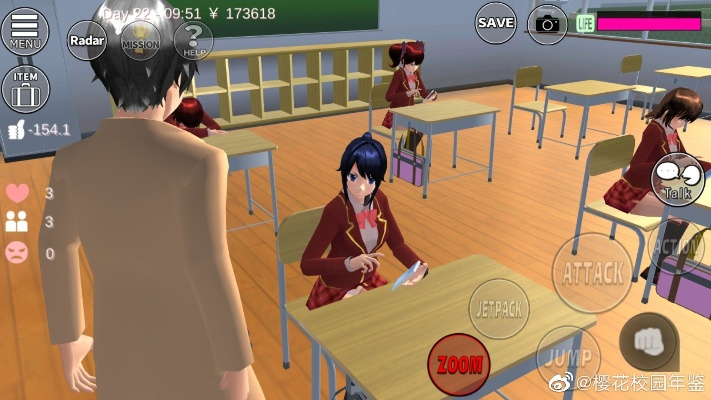Tap the SAVE button
The image size is (711, 400).
pos(495,22)
